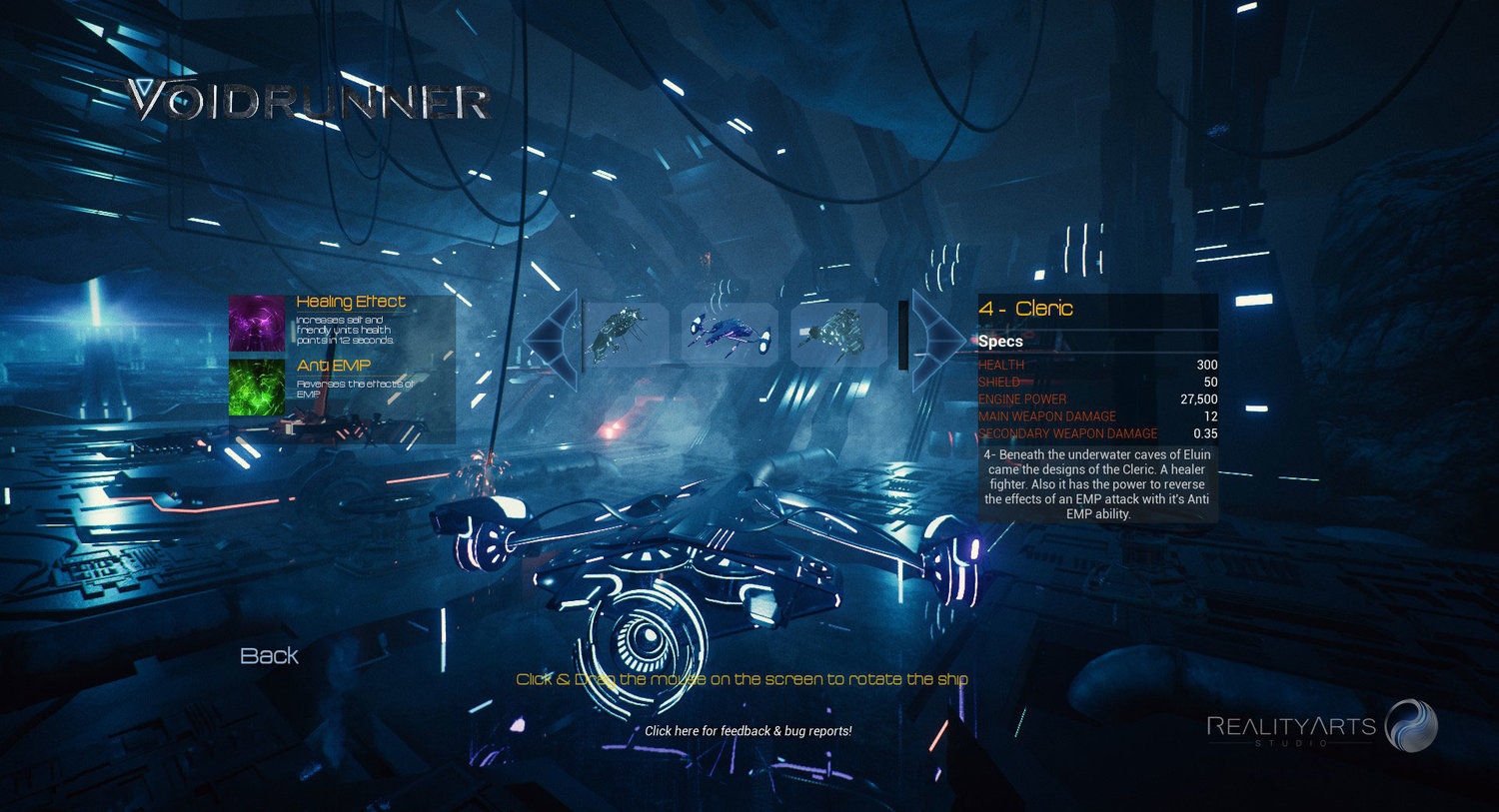Click the green Anti EMP ability icon
The width and height of the screenshot is (1499, 812).
tap(258, 387)
